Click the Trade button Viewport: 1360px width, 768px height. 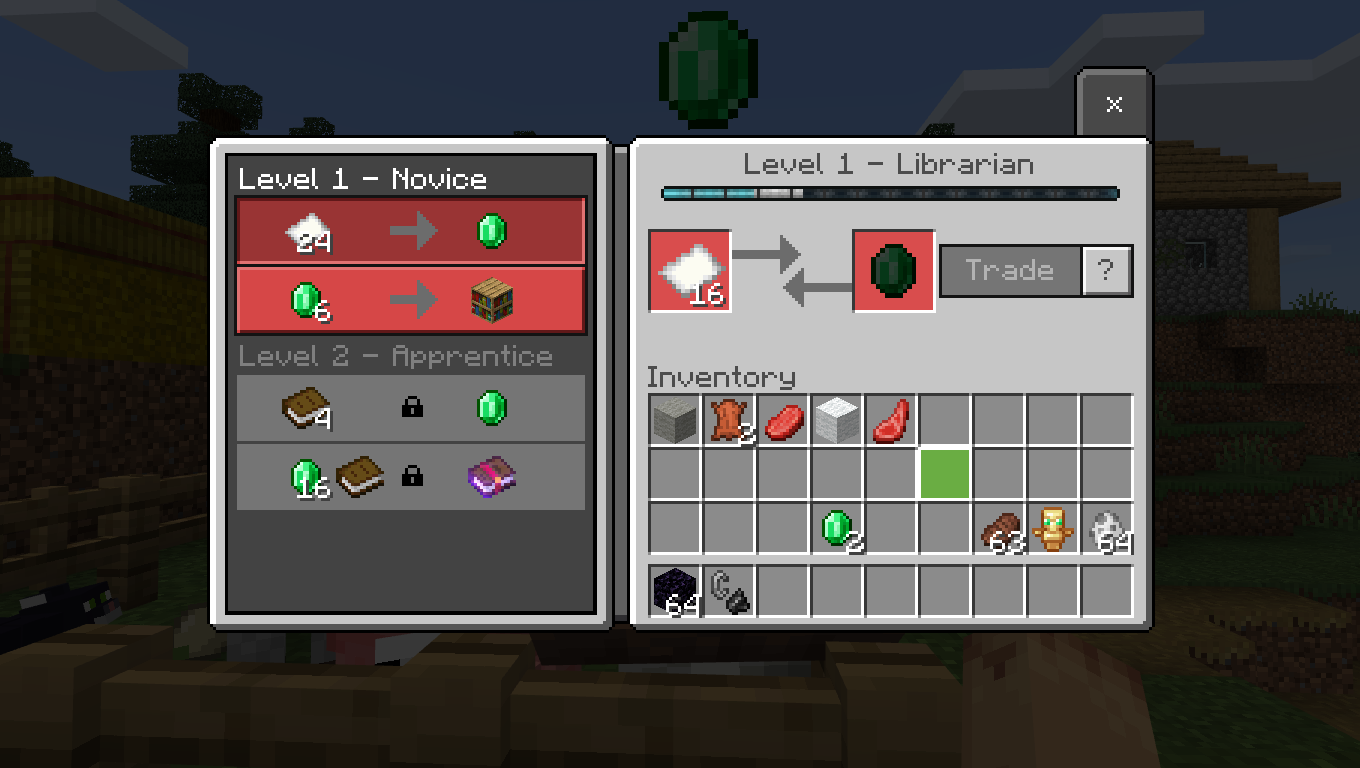click(x=1010, y=271)
